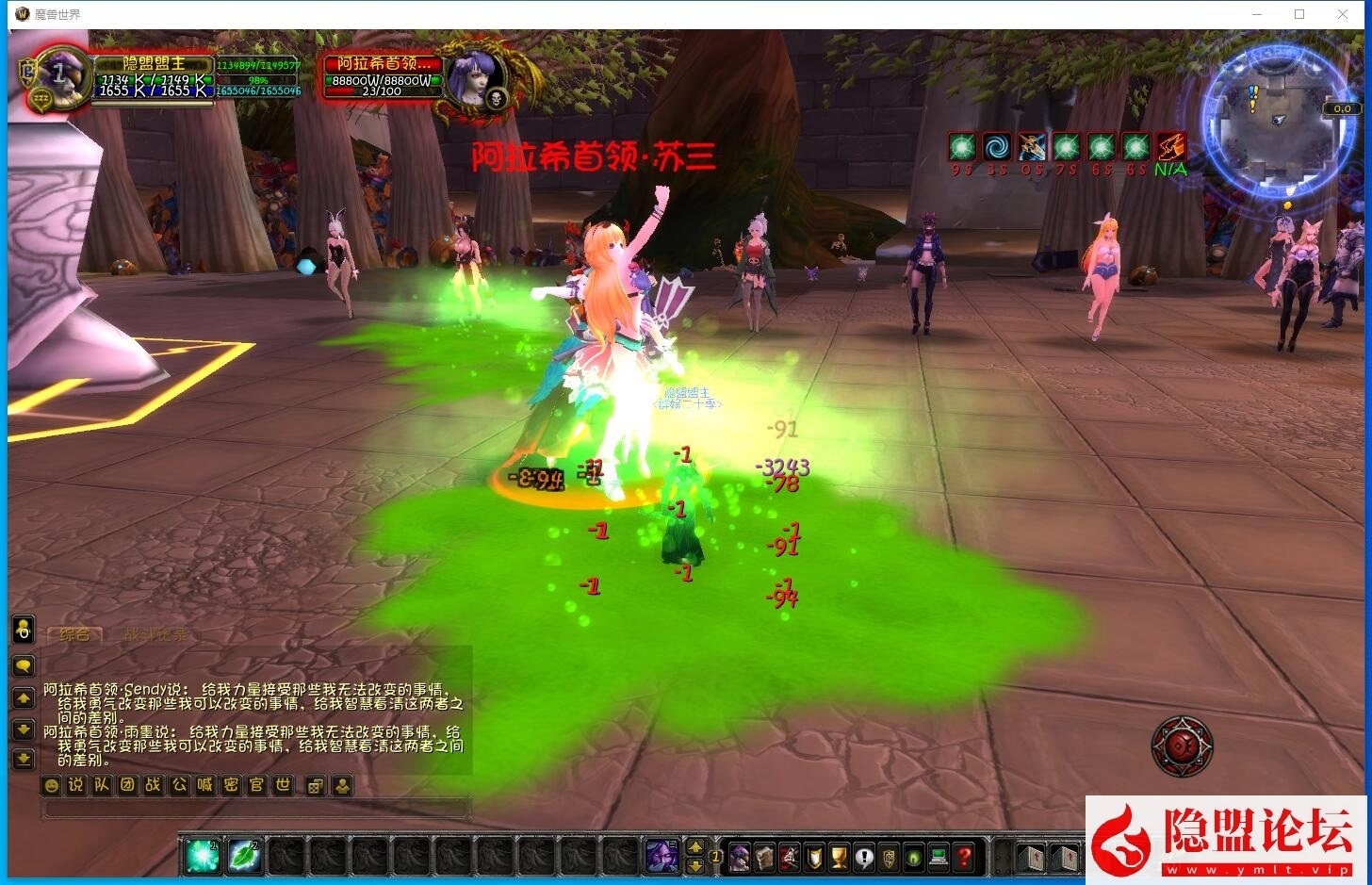Select the green orb skill on the action bar
The width and height of the screenshot is (1372, 885).
pos(202,856)
